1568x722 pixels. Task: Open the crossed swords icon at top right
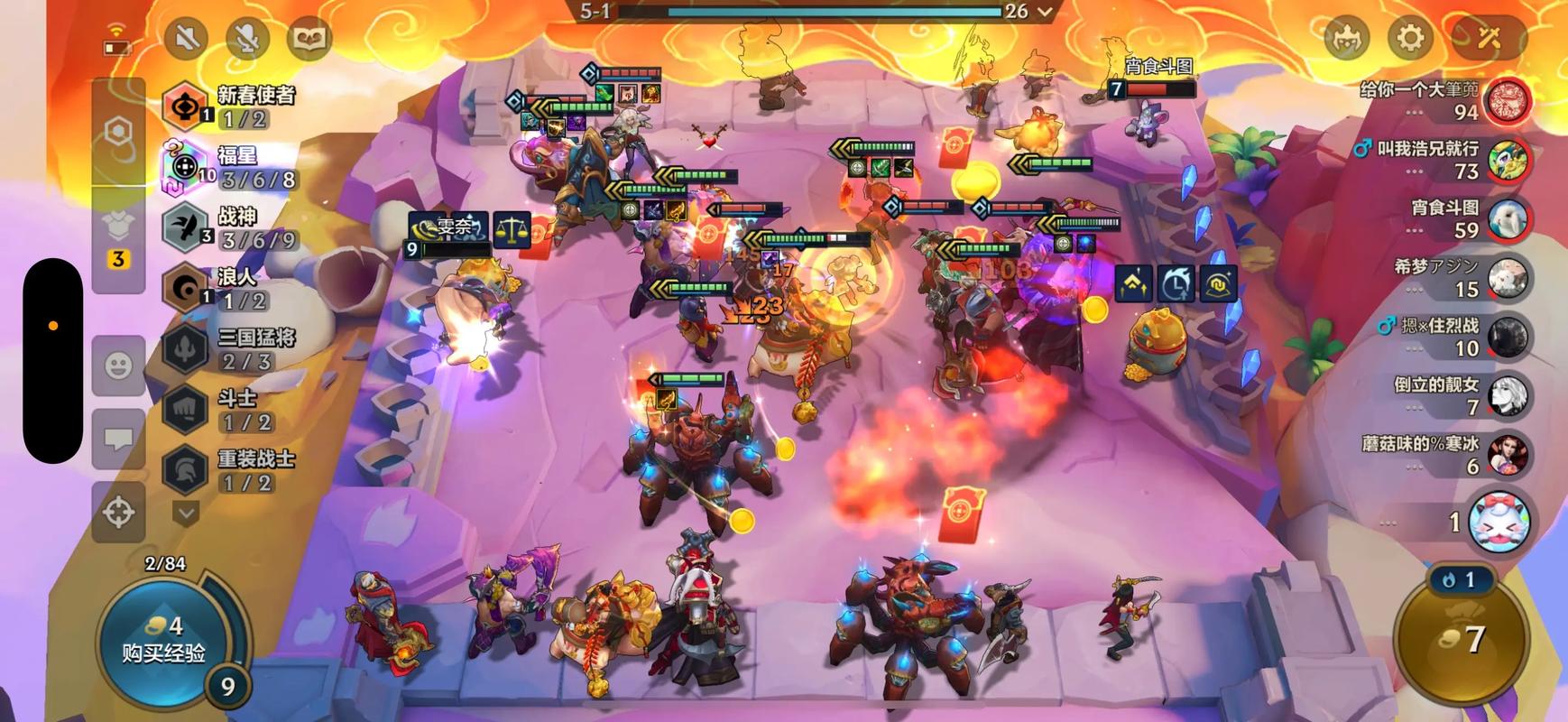click(1488, 38)
